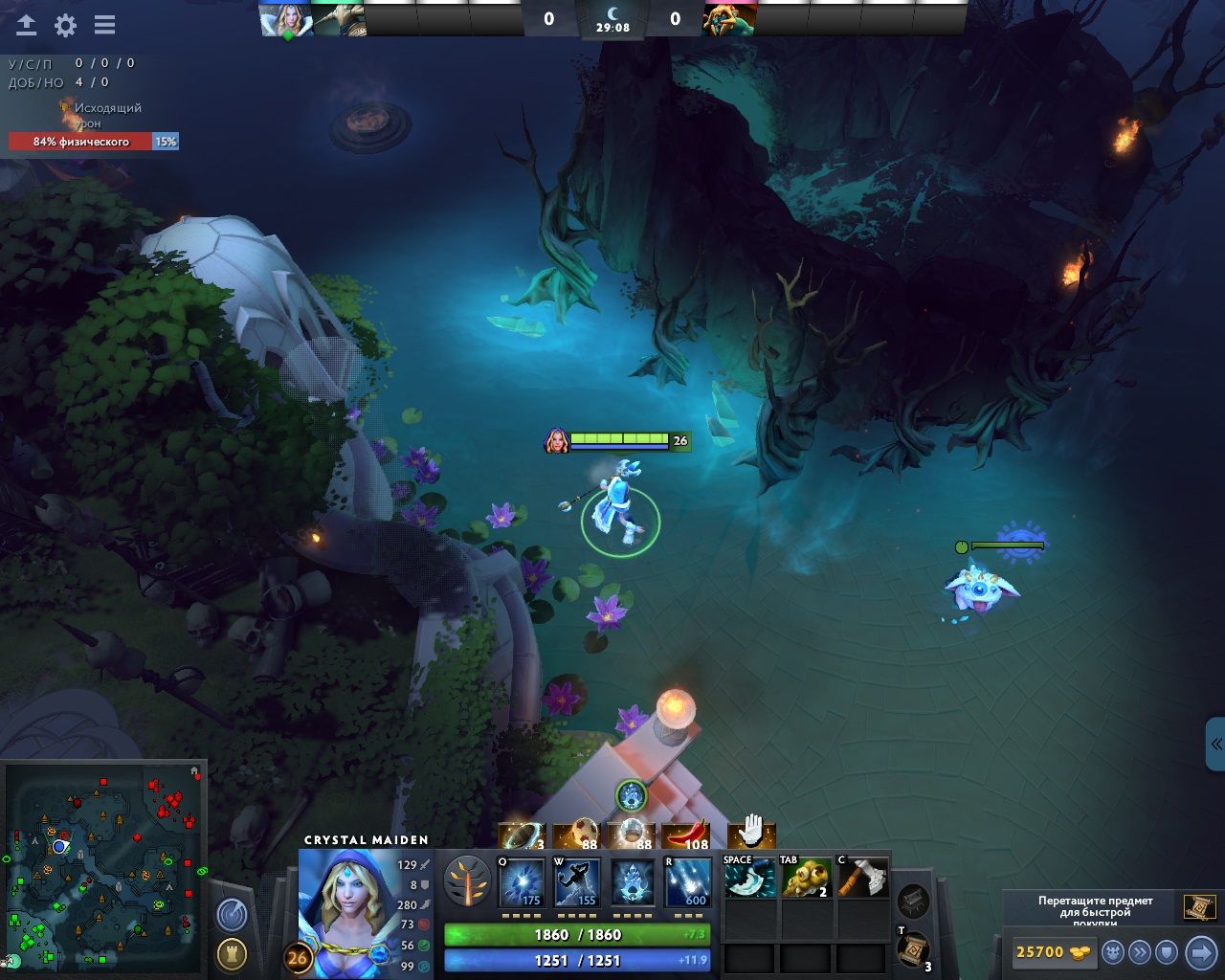Viewport: 1225px width, 980px height.
Task: Use the Town Portal Scroll slot
Action: 913,949
